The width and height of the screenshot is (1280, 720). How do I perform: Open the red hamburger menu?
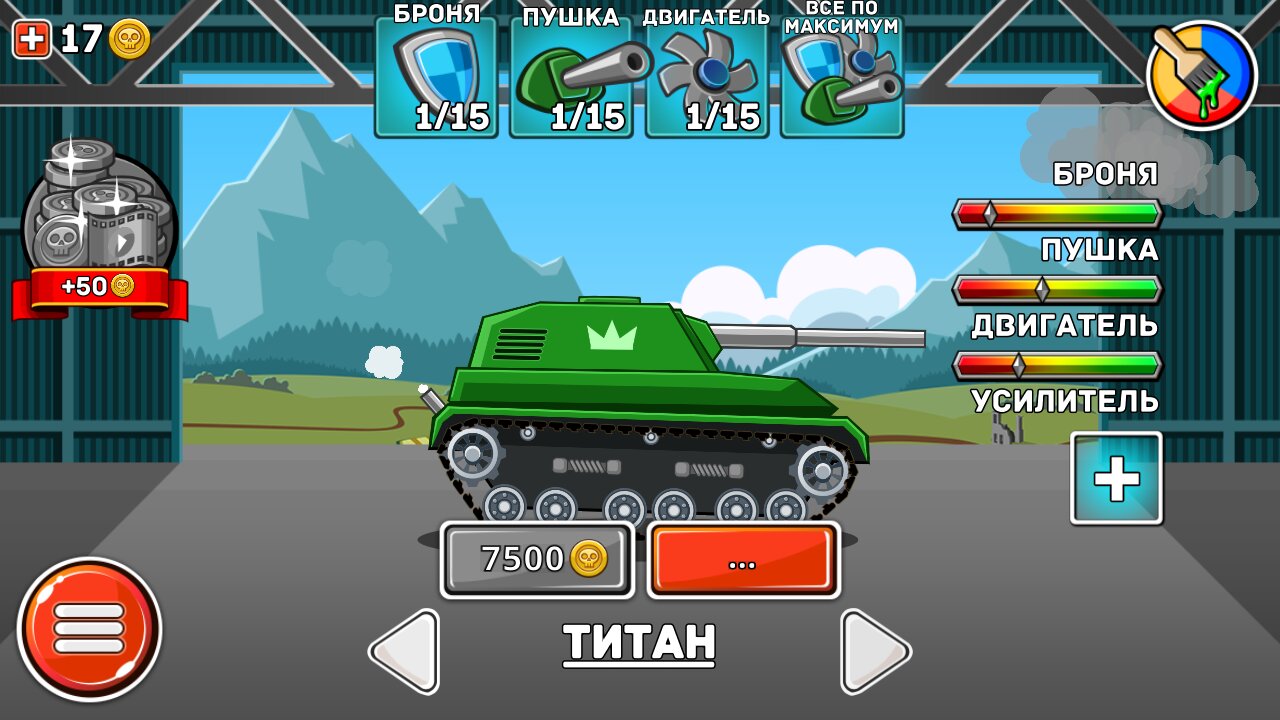point(89,629)
